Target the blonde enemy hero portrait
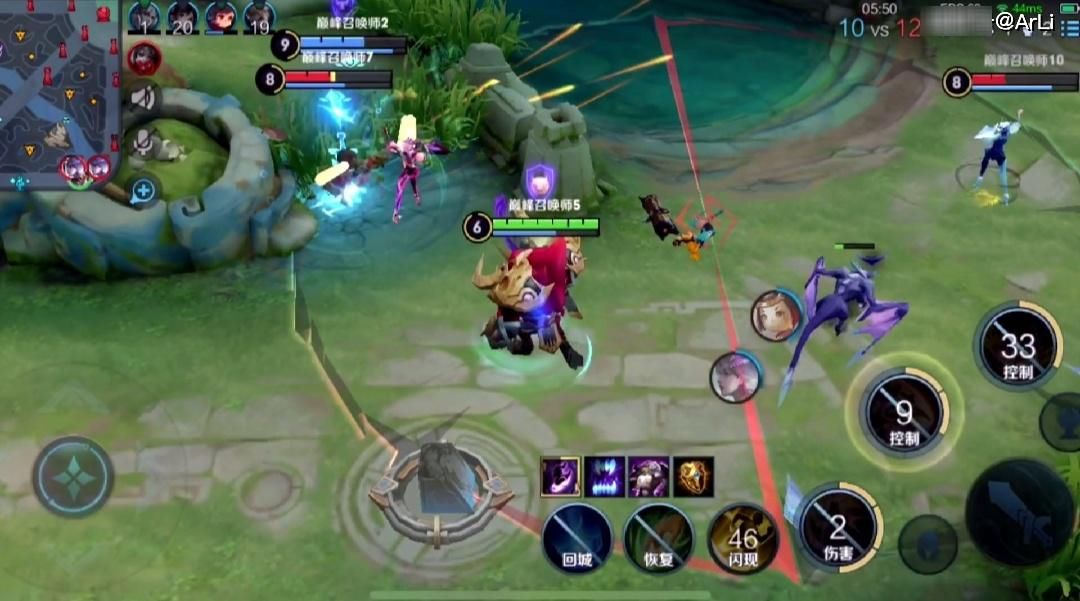The height and width of the screenshot is (601, 1080). pos(776,316)
